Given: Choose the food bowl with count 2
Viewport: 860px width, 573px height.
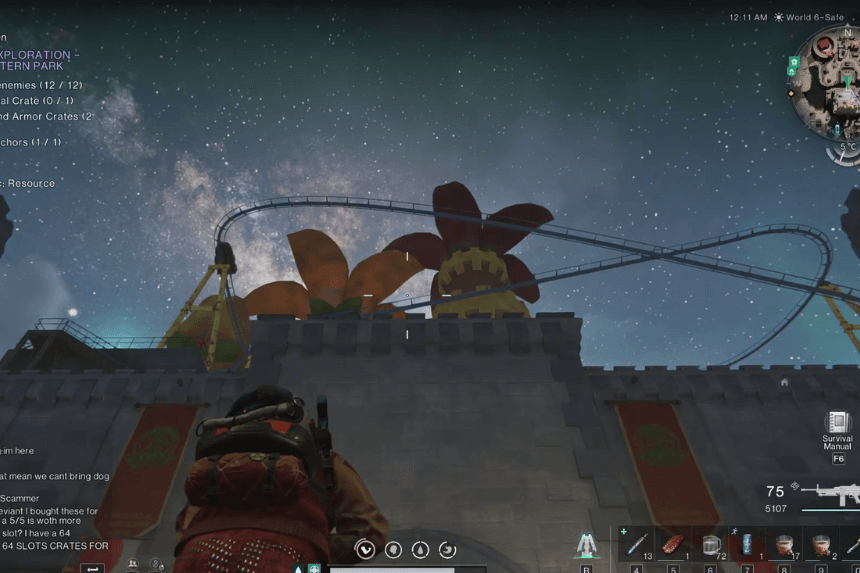Looking at the screenshot, I should coord(821,545).
